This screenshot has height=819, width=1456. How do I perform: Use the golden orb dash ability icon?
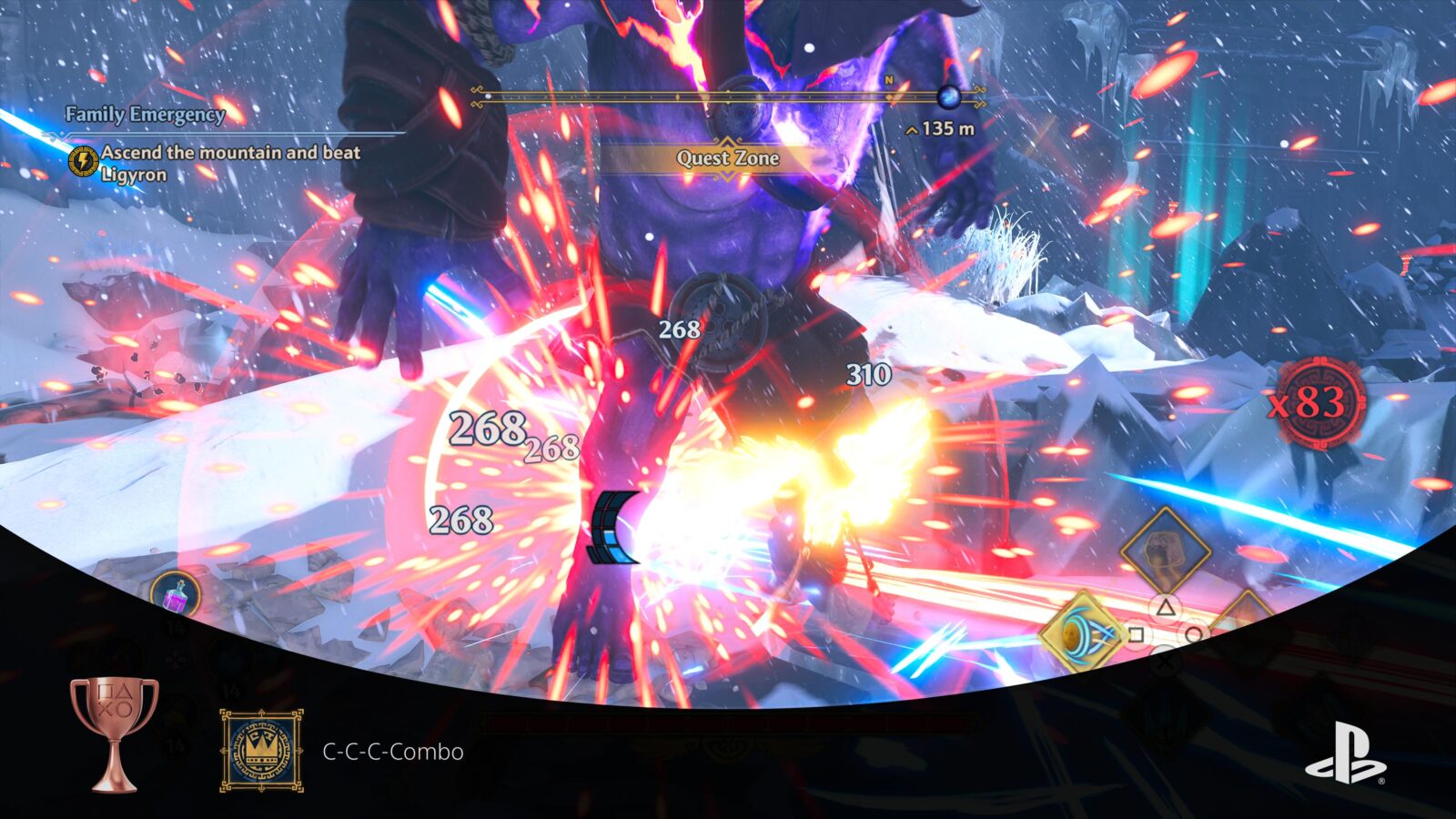coord(1082,632)
